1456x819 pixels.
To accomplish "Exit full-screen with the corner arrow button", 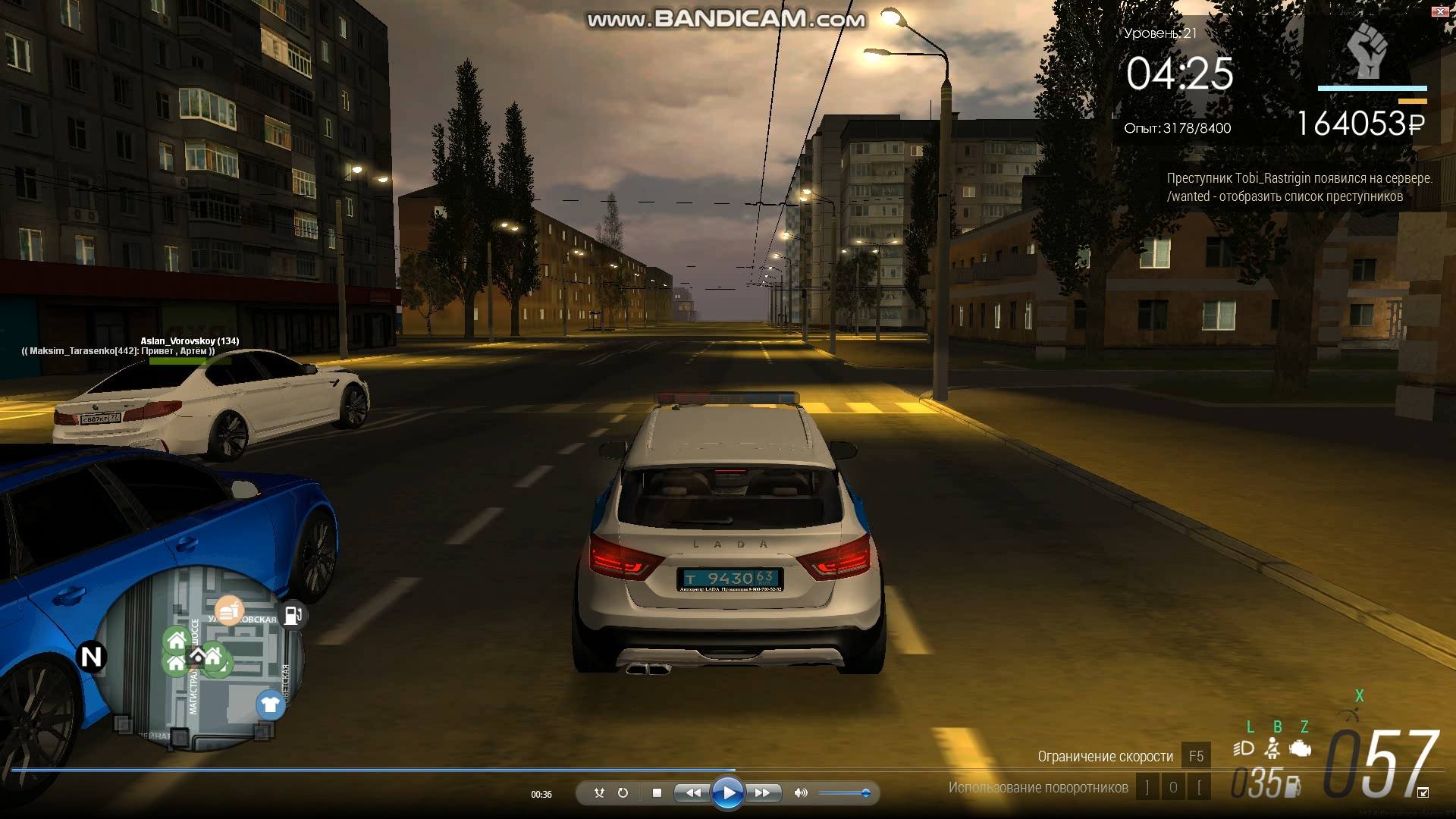I will pyautogui.click(x=1423, y=793).
